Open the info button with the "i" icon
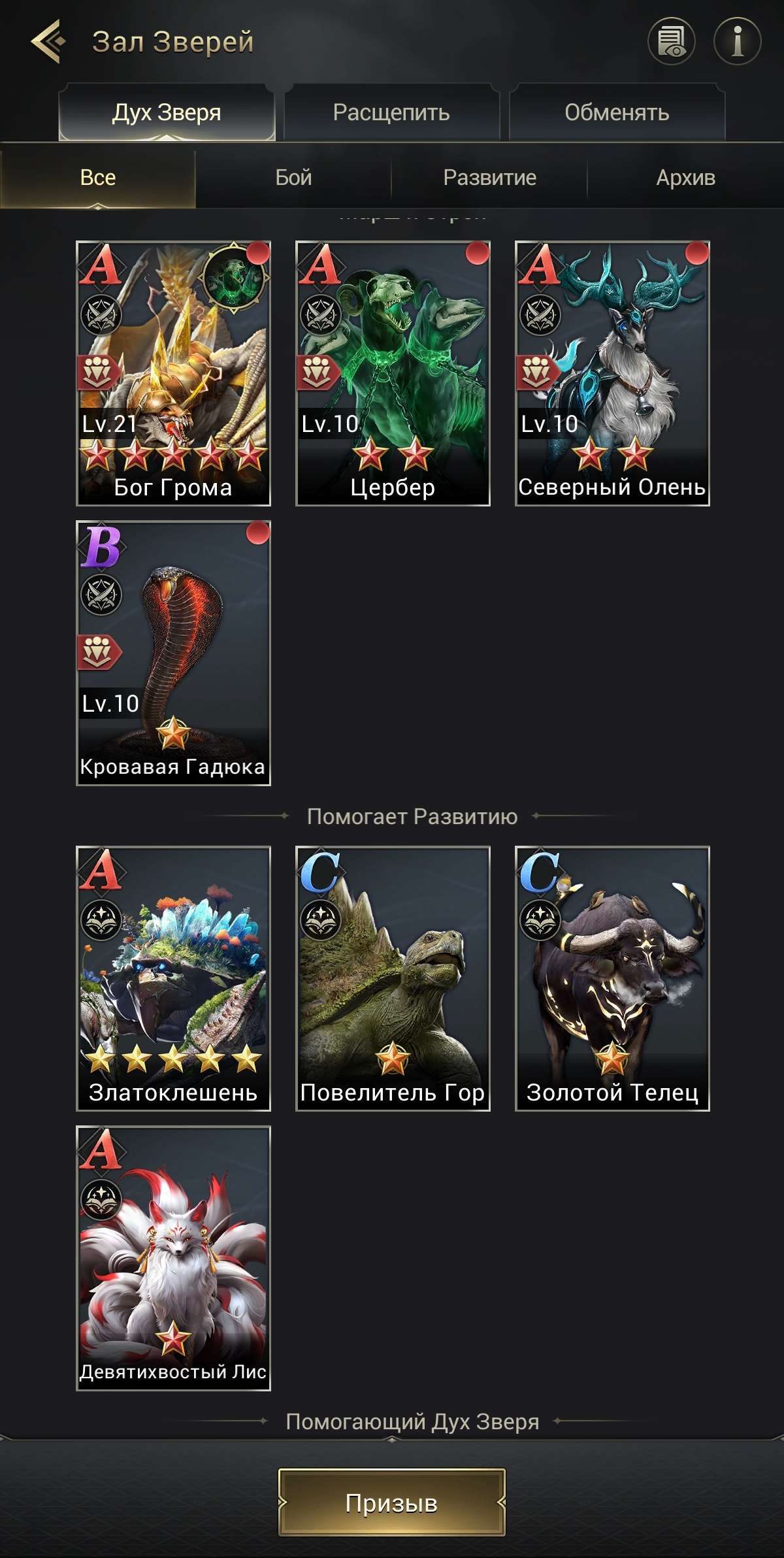The height and width of the screenshot is (1558, 784). pos(737,42)
